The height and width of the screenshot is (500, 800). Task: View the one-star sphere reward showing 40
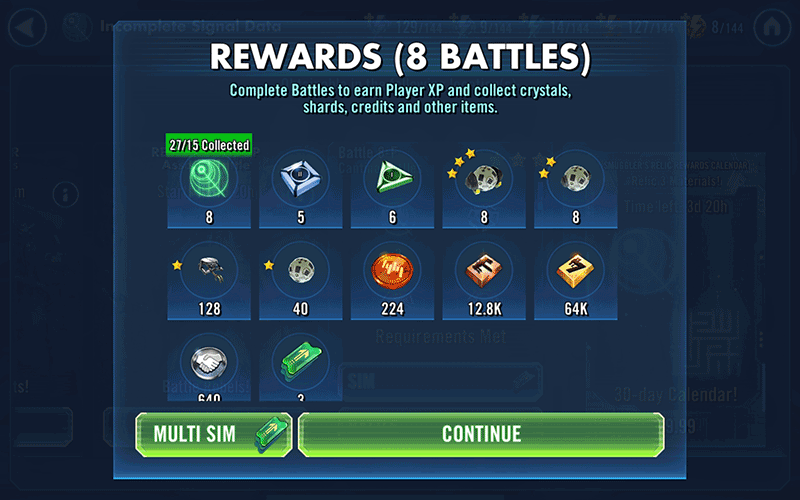click(301, 269)
